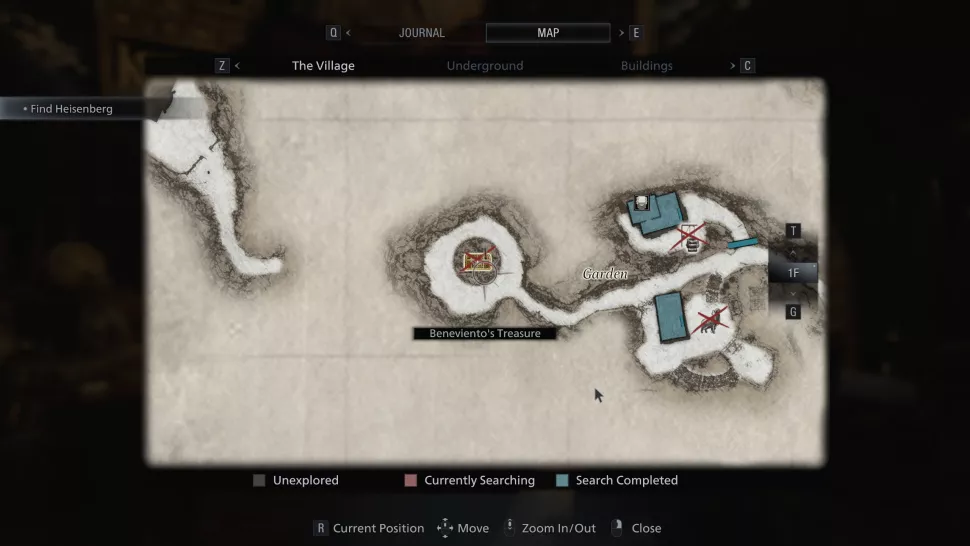
Task: Select the Map tab
Action: [547, 33]
